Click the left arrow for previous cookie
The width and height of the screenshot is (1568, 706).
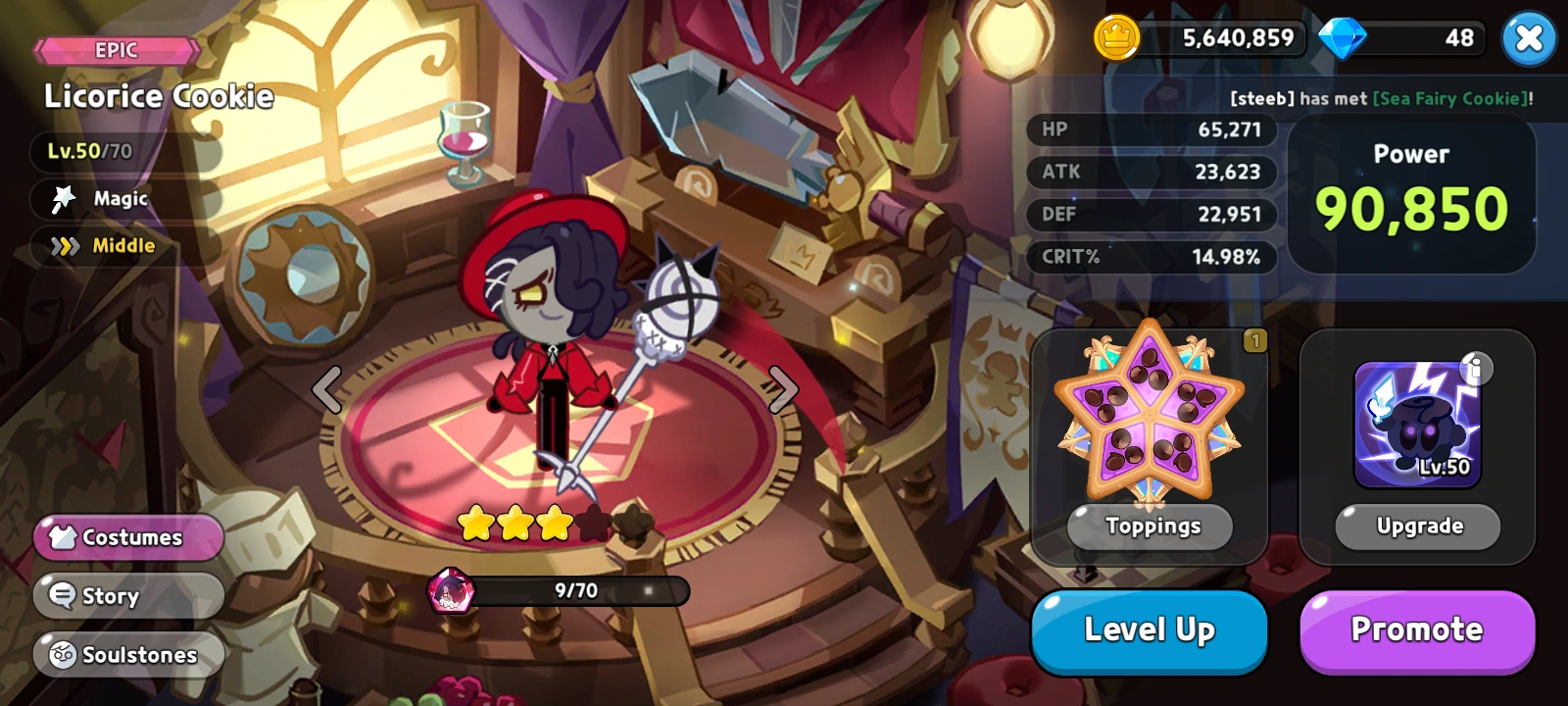(x=326, y=389)
